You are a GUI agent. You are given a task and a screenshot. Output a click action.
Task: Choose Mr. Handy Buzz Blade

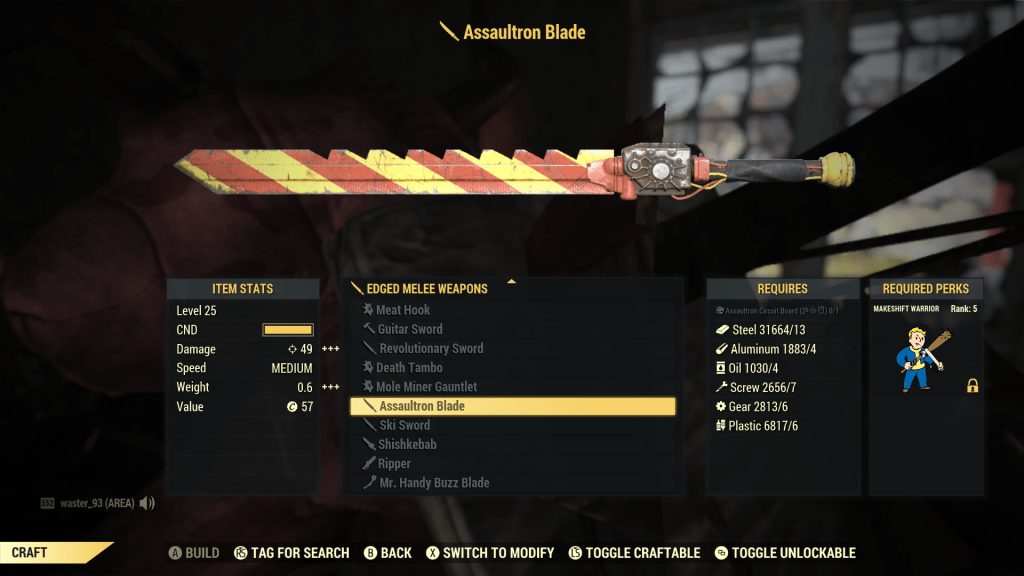(x=433, y=483)
